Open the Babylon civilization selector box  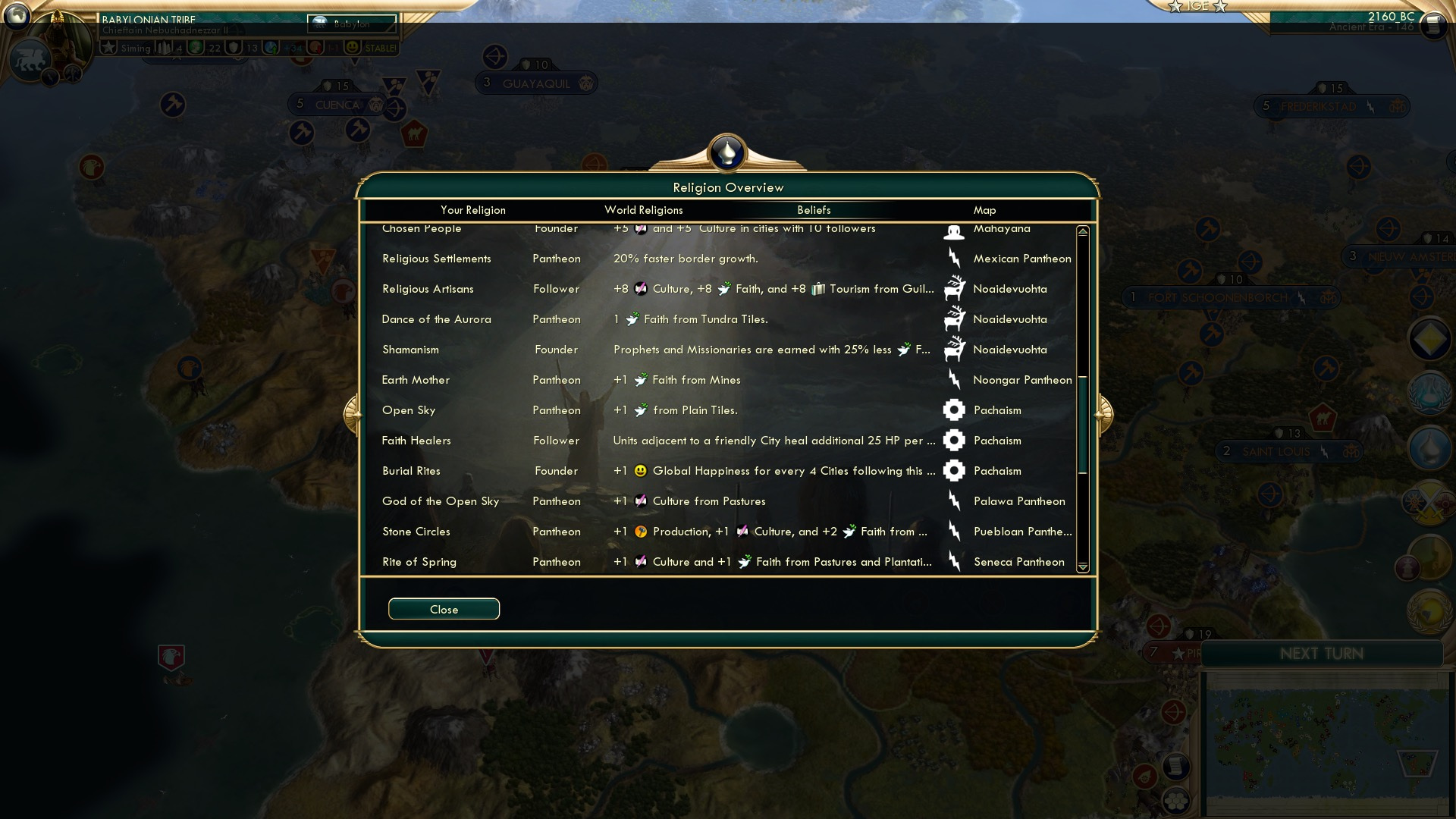click(351, 24)
